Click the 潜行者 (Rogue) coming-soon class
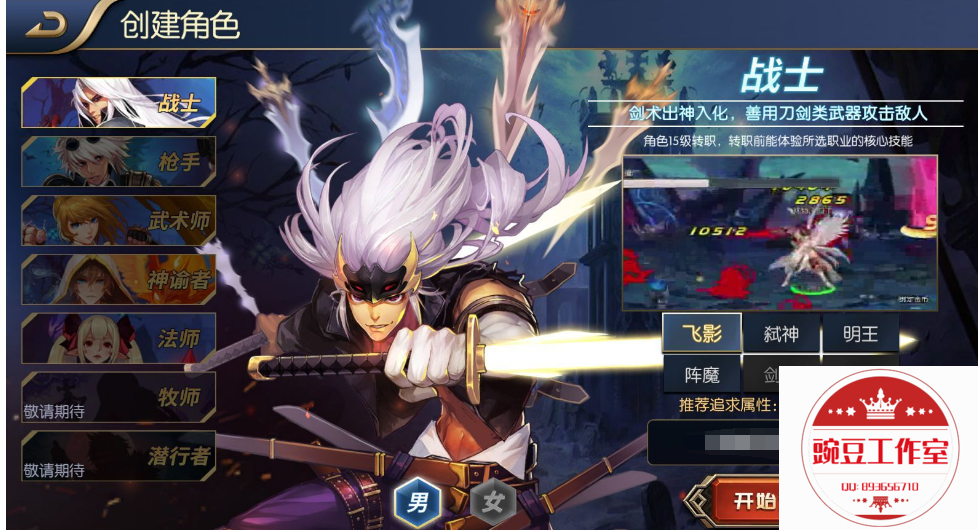This screenshot has height=530, width=978. point(118,456)
